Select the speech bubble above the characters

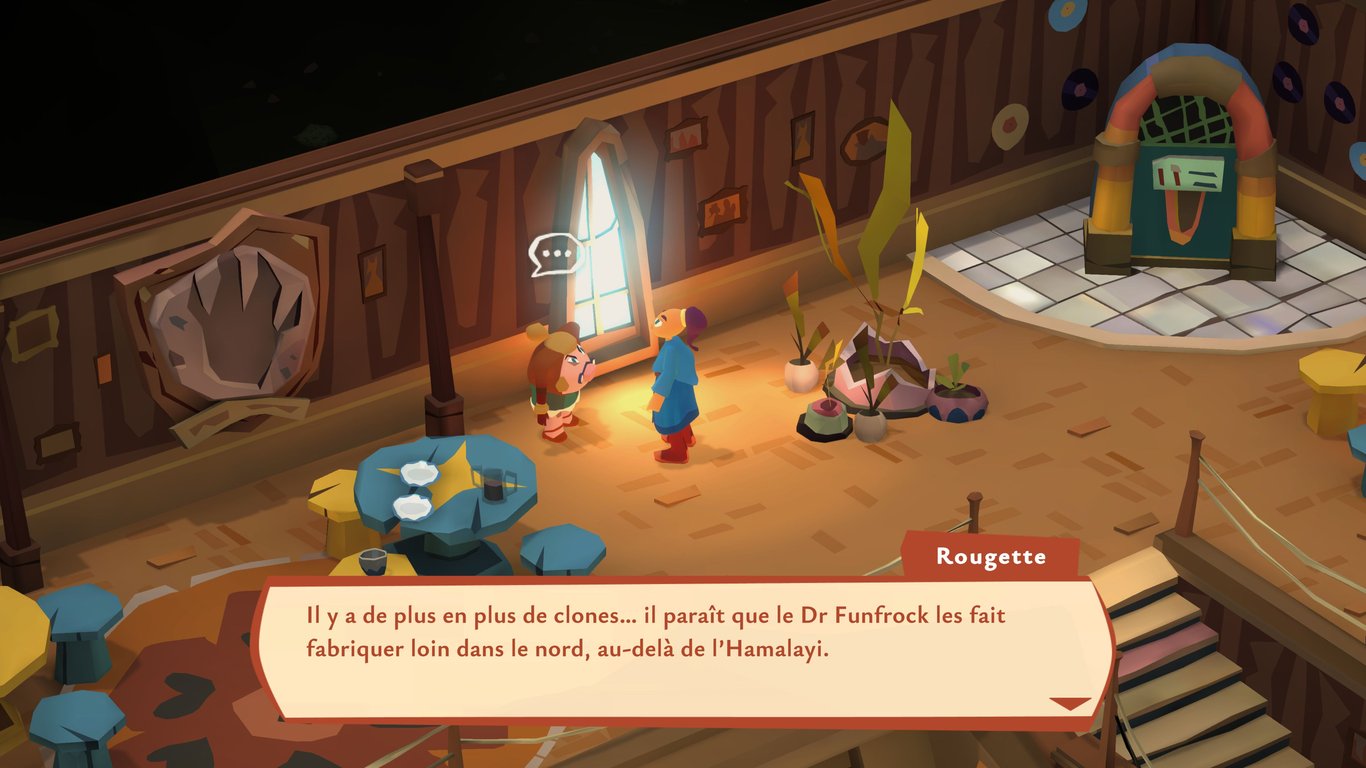(553, 252)
